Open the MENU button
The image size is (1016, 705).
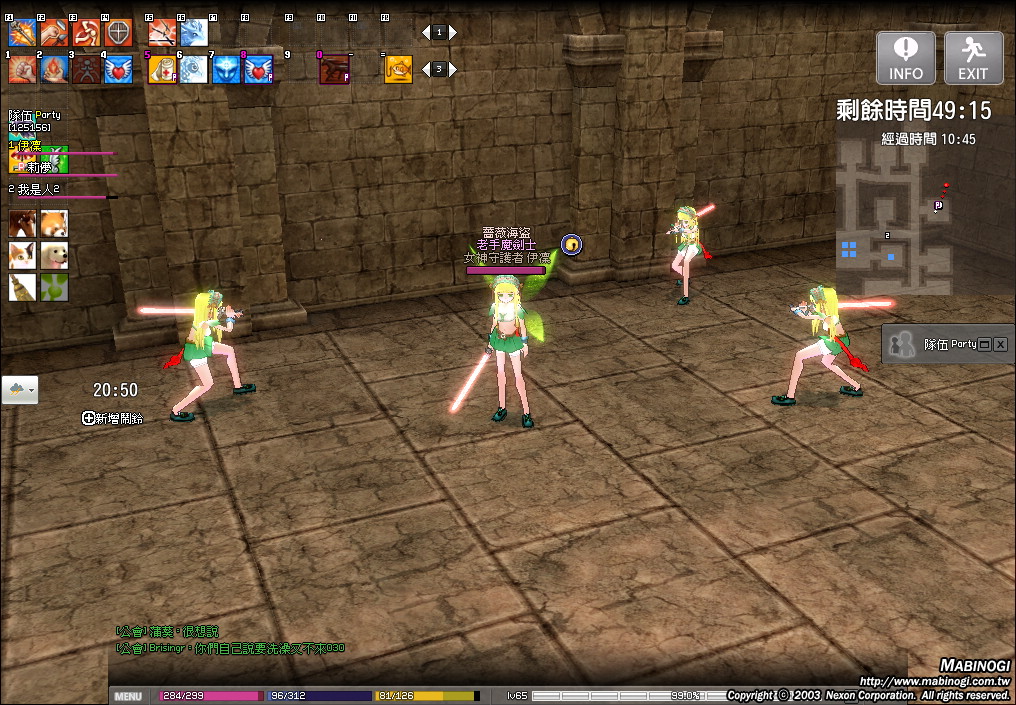coord(128,696)
